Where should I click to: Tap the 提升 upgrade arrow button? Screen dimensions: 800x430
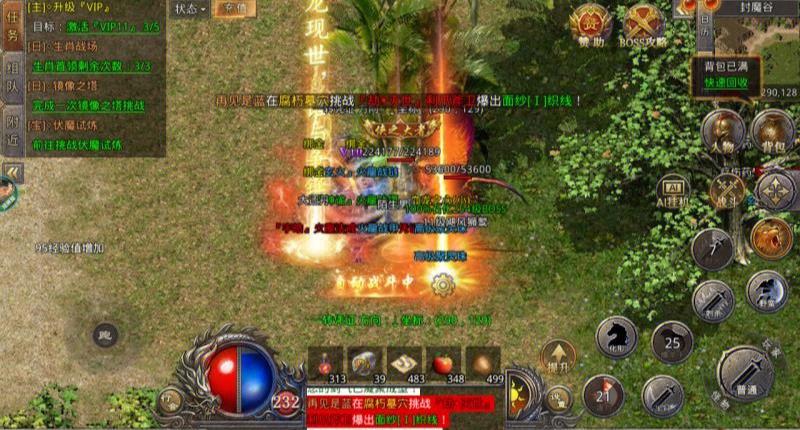(557, 356)
